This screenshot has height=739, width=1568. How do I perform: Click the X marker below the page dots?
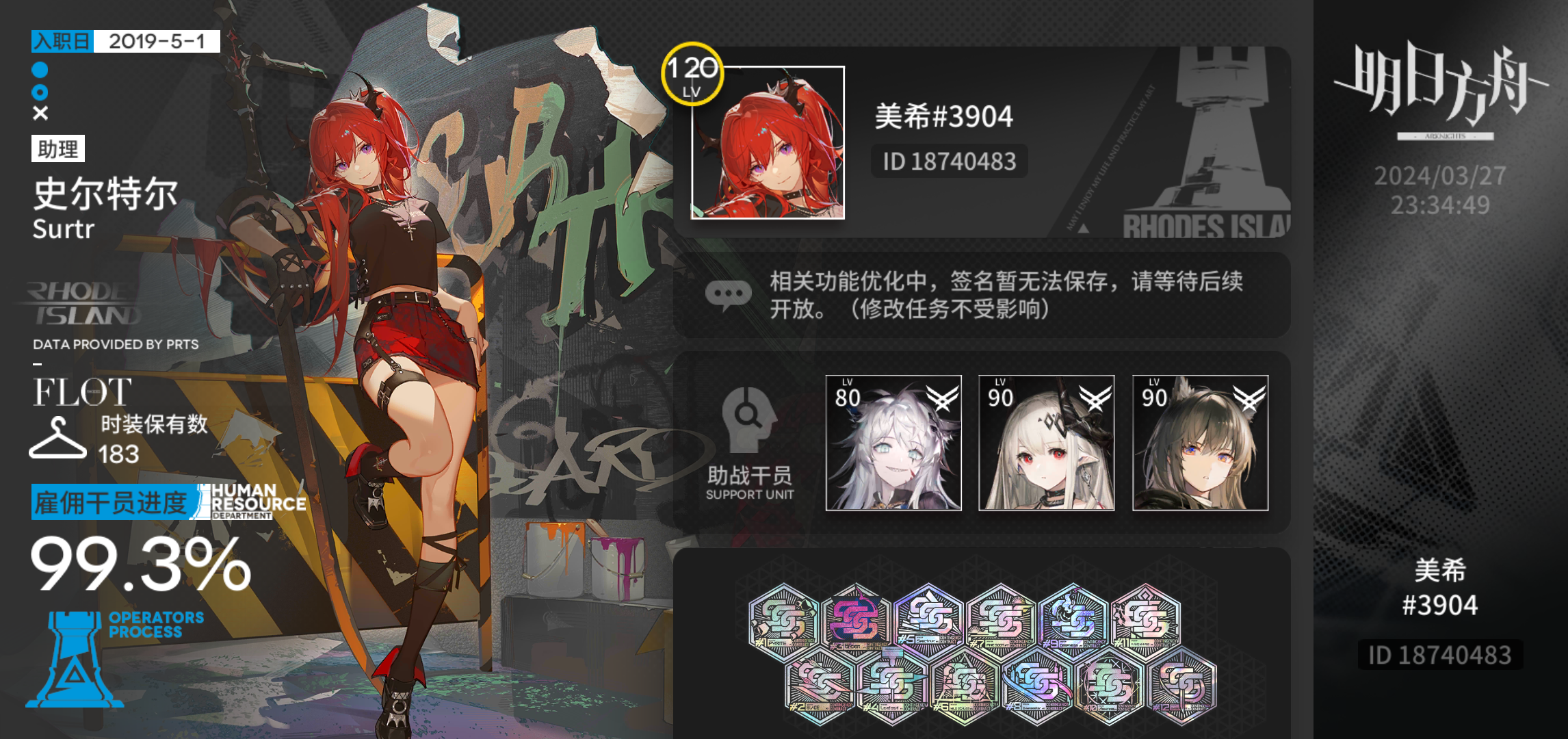(x=39, y=112)
